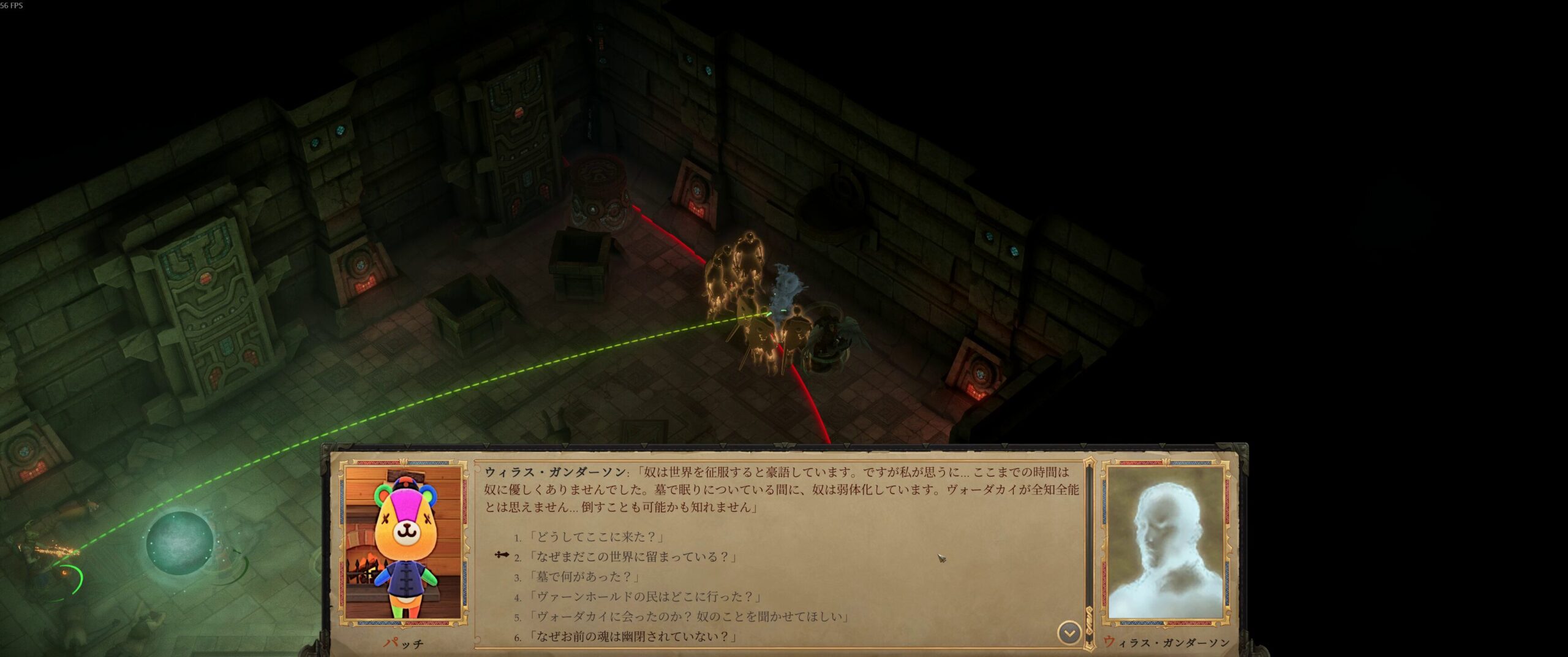Click the パッチ player portrait

point(403,542)
